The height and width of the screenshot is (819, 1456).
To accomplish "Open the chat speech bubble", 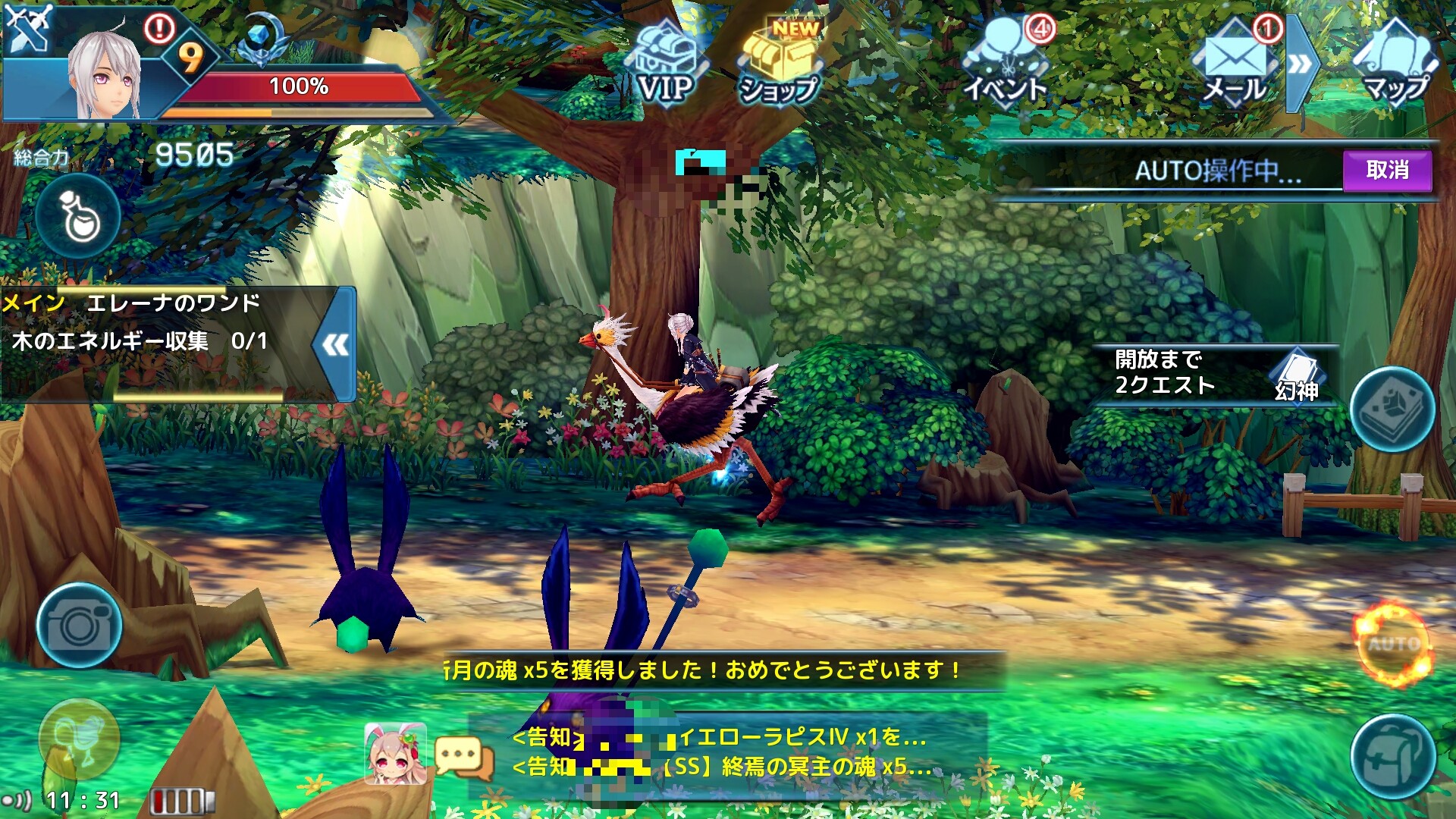I will pos(464,758).
